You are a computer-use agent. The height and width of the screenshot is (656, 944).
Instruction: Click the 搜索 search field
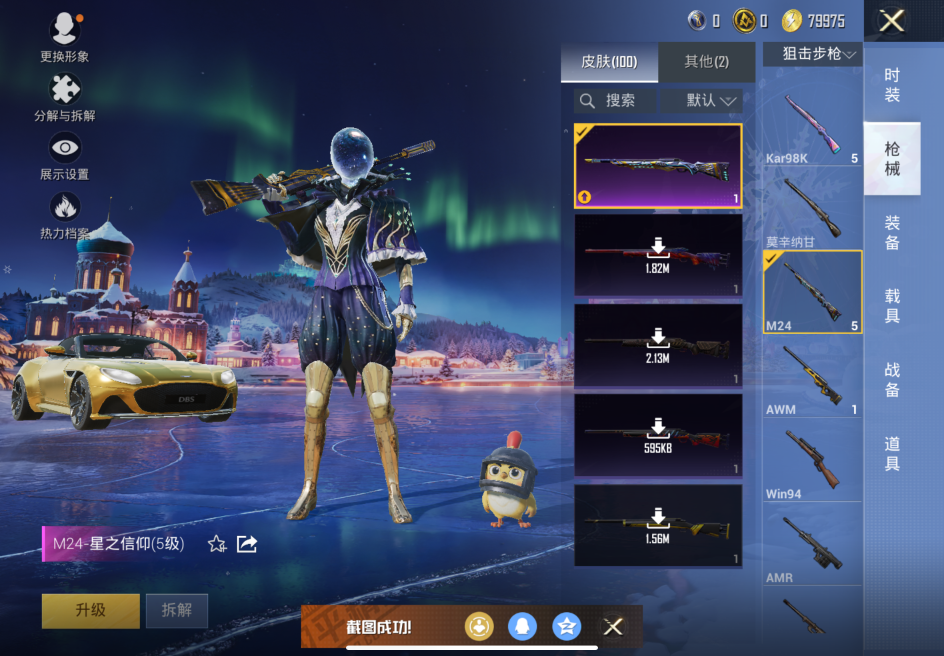616,100
